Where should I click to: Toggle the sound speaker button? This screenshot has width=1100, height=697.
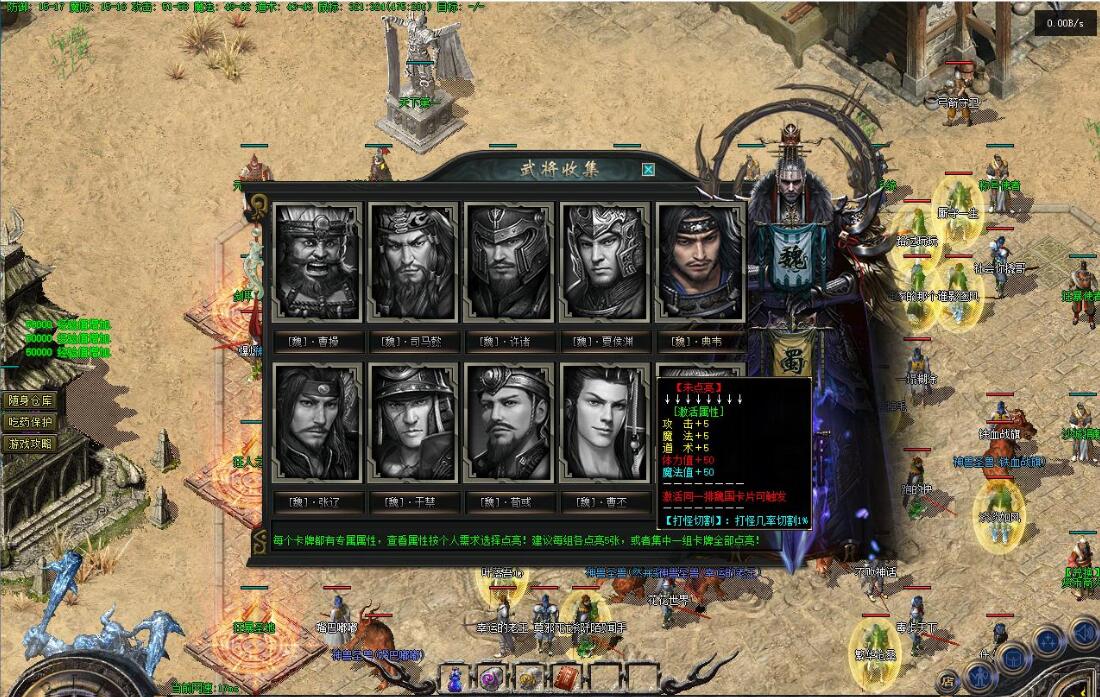(1083, 632)
